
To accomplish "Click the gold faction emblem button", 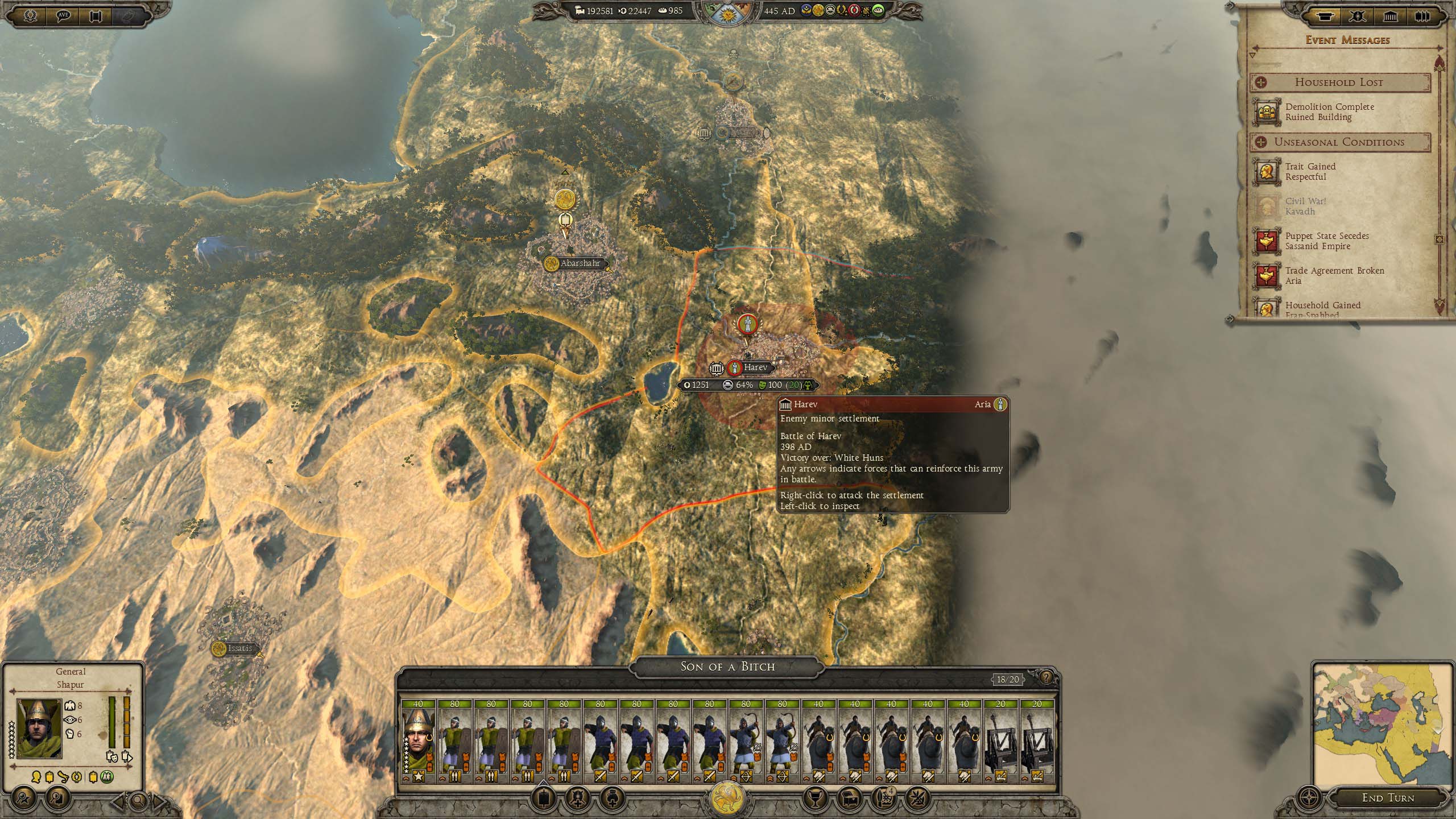I will (x=727, y=797).
